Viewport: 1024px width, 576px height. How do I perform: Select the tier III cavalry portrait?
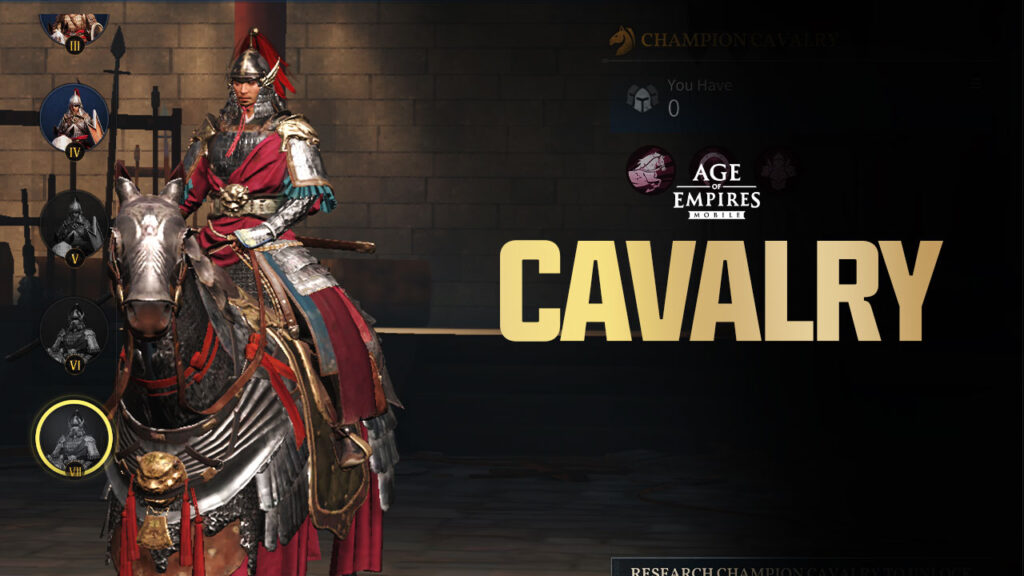[x=74, y=27]
